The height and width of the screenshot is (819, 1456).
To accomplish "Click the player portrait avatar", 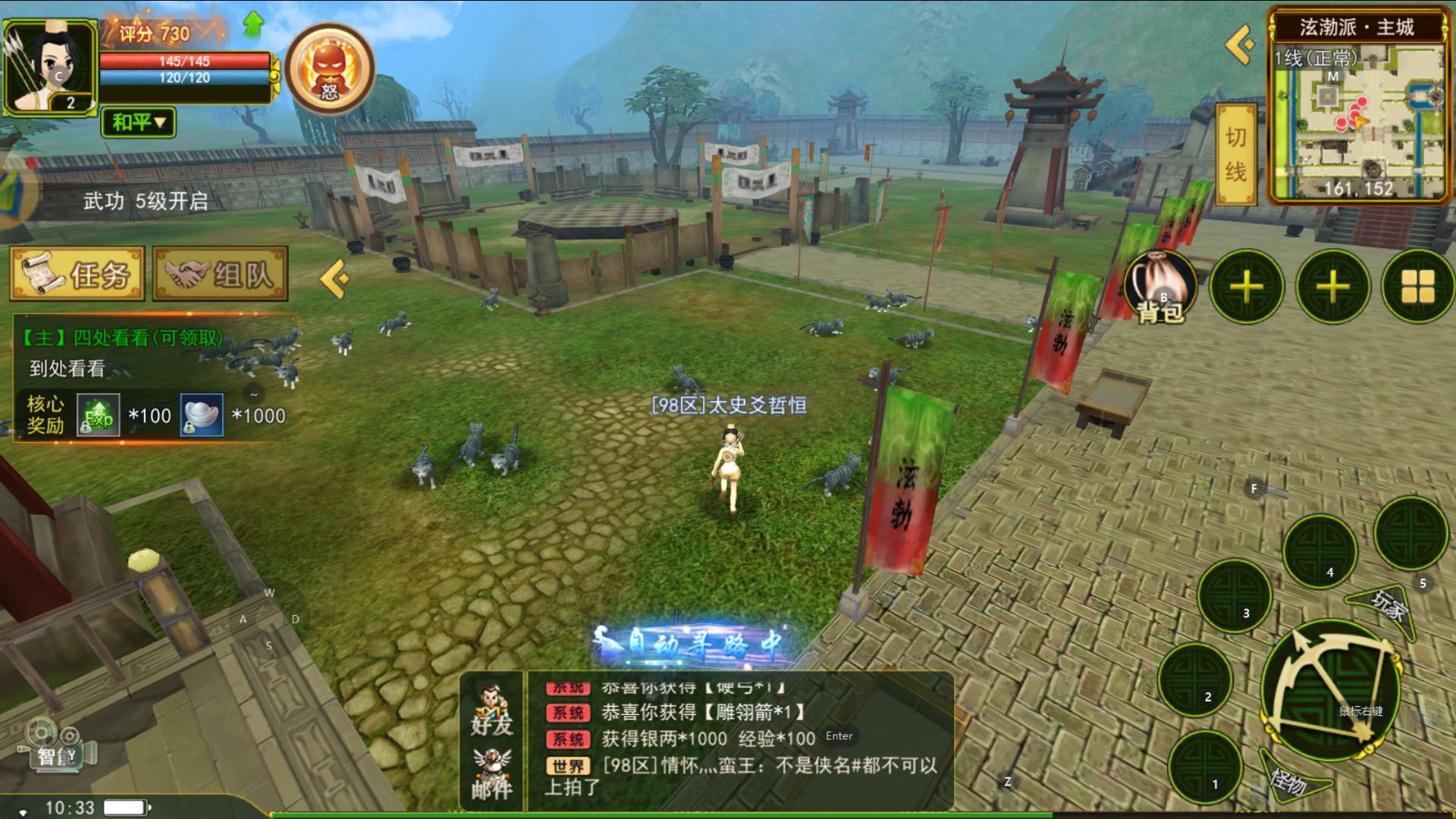I will (50, 68).
